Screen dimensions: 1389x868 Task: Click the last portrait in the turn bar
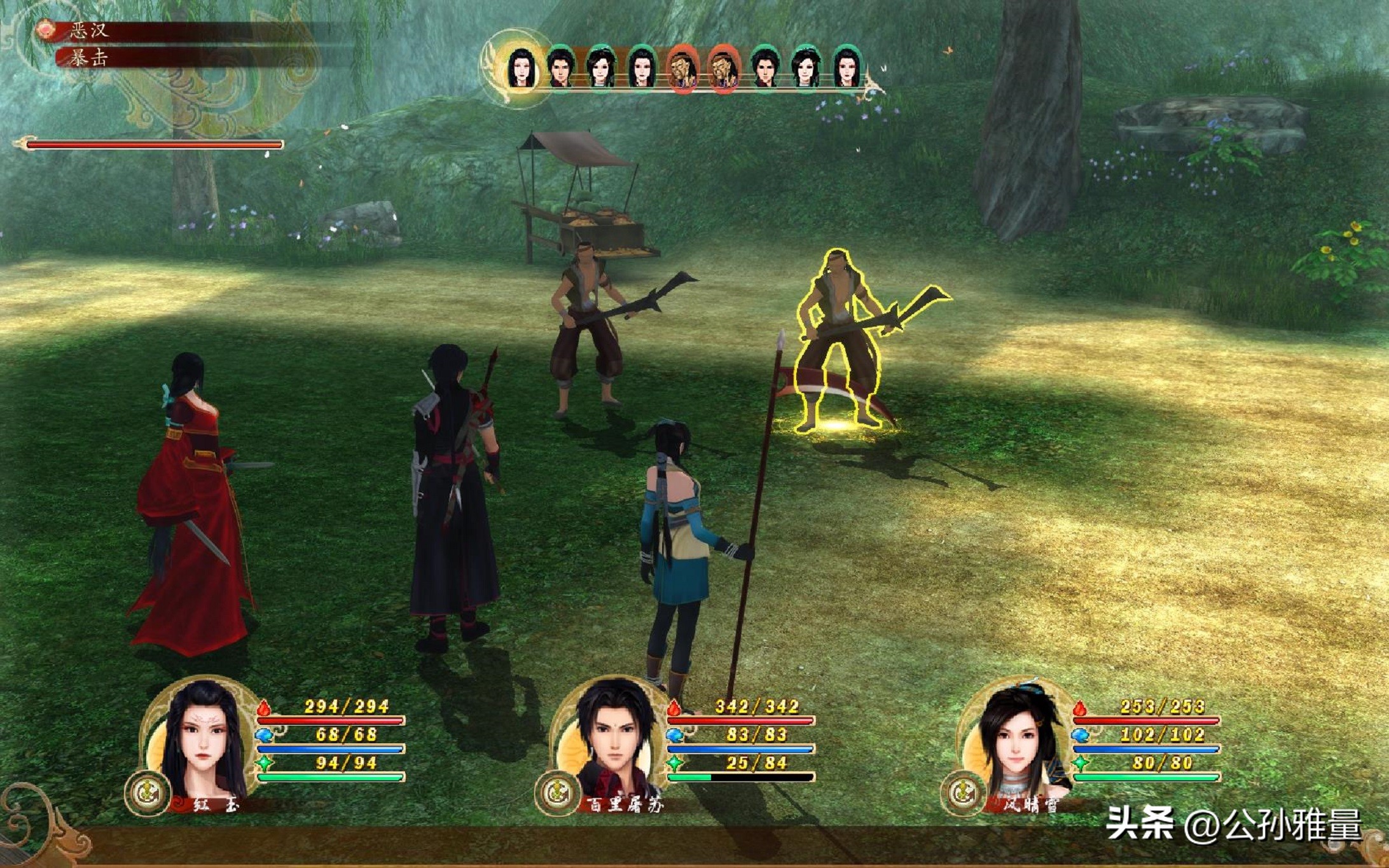pyautogui.click(x=846, y=66)
